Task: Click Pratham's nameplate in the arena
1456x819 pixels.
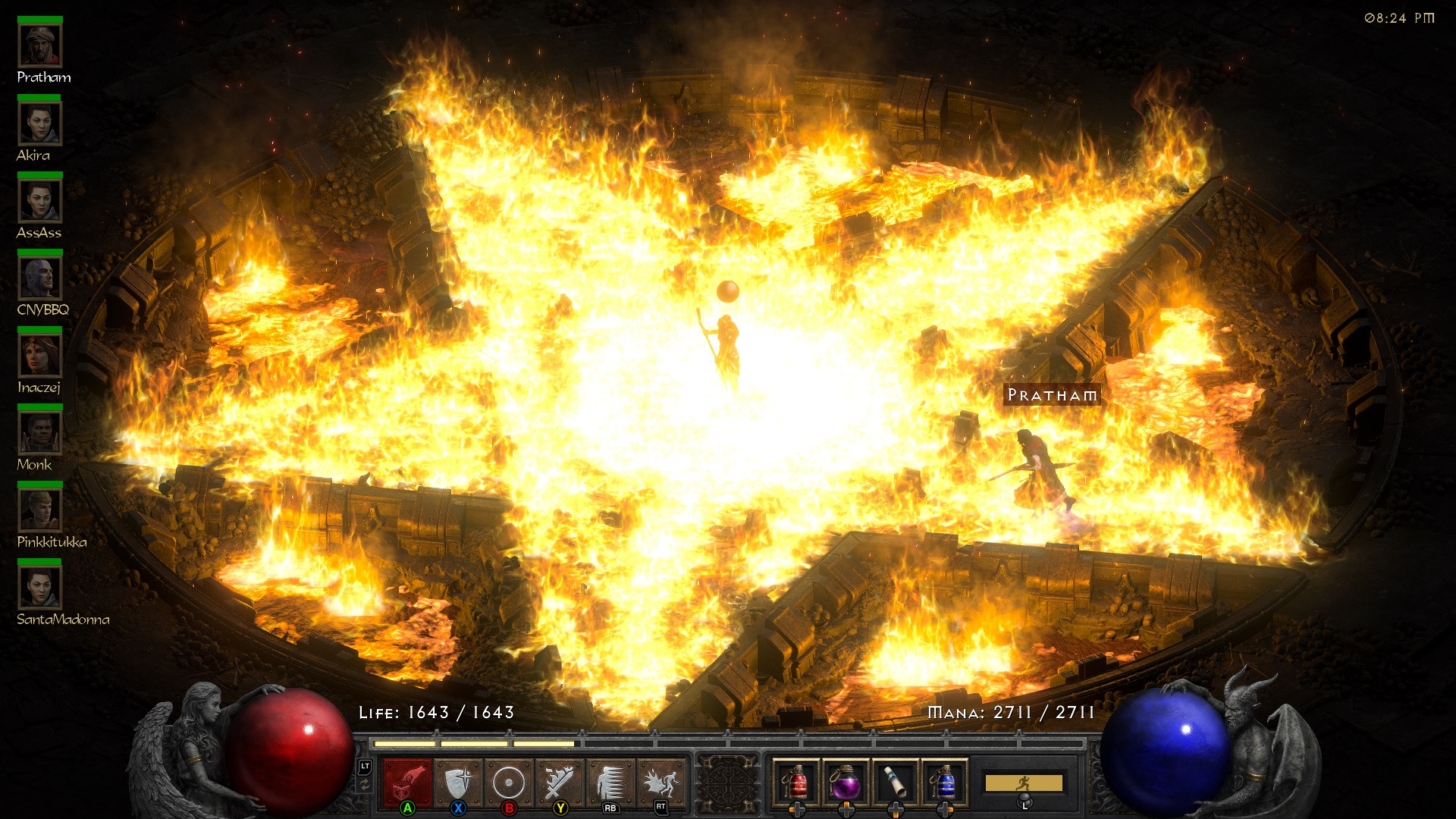Action: (x=1052, y=395)
